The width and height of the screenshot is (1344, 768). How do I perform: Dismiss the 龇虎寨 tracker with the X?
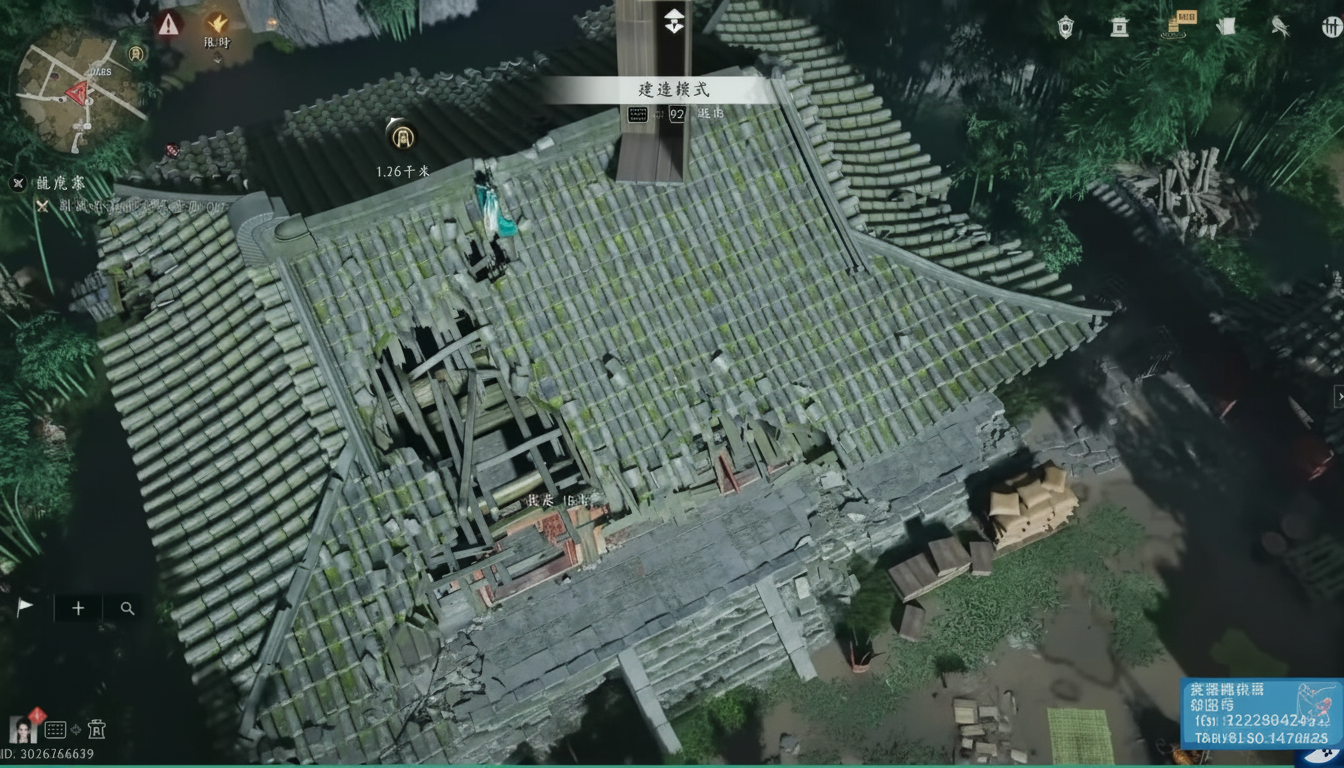[17, 182]
